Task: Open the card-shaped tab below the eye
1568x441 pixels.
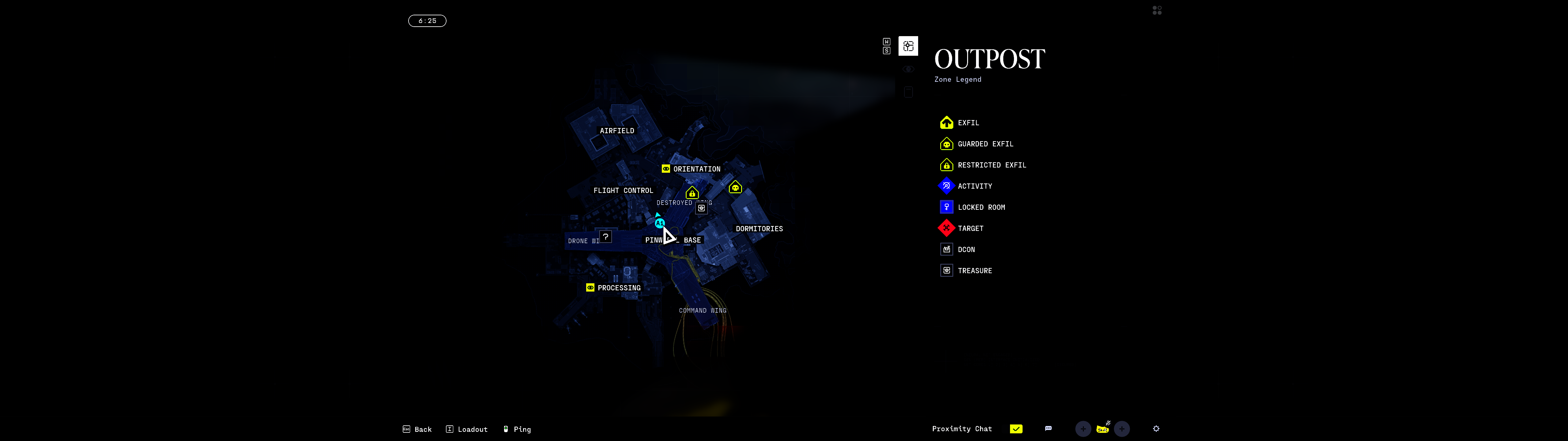Action: [907, 92]
